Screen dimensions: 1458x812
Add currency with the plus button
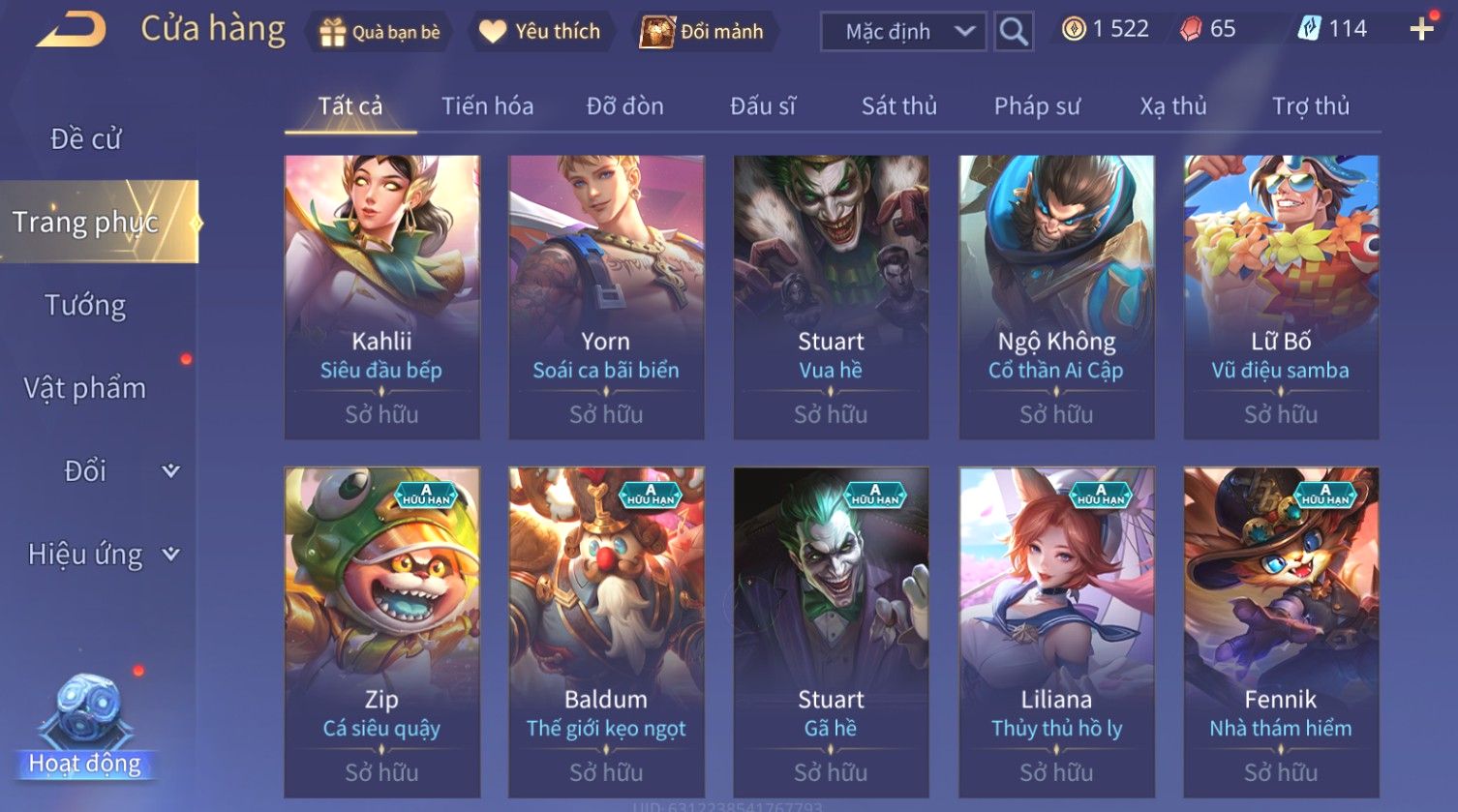(1421, 30)
